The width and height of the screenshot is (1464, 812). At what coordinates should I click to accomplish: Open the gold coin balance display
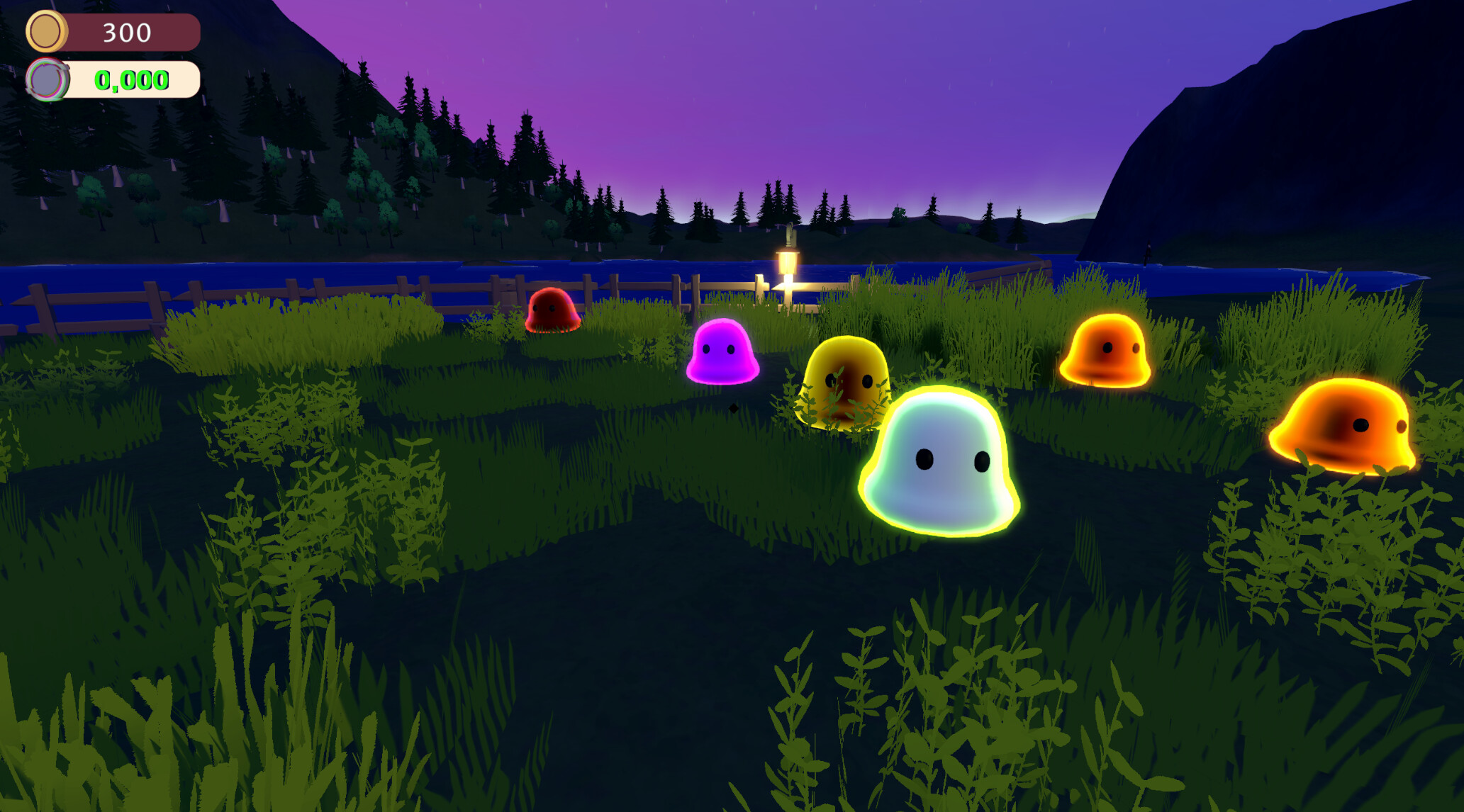(x=106, y=32)
